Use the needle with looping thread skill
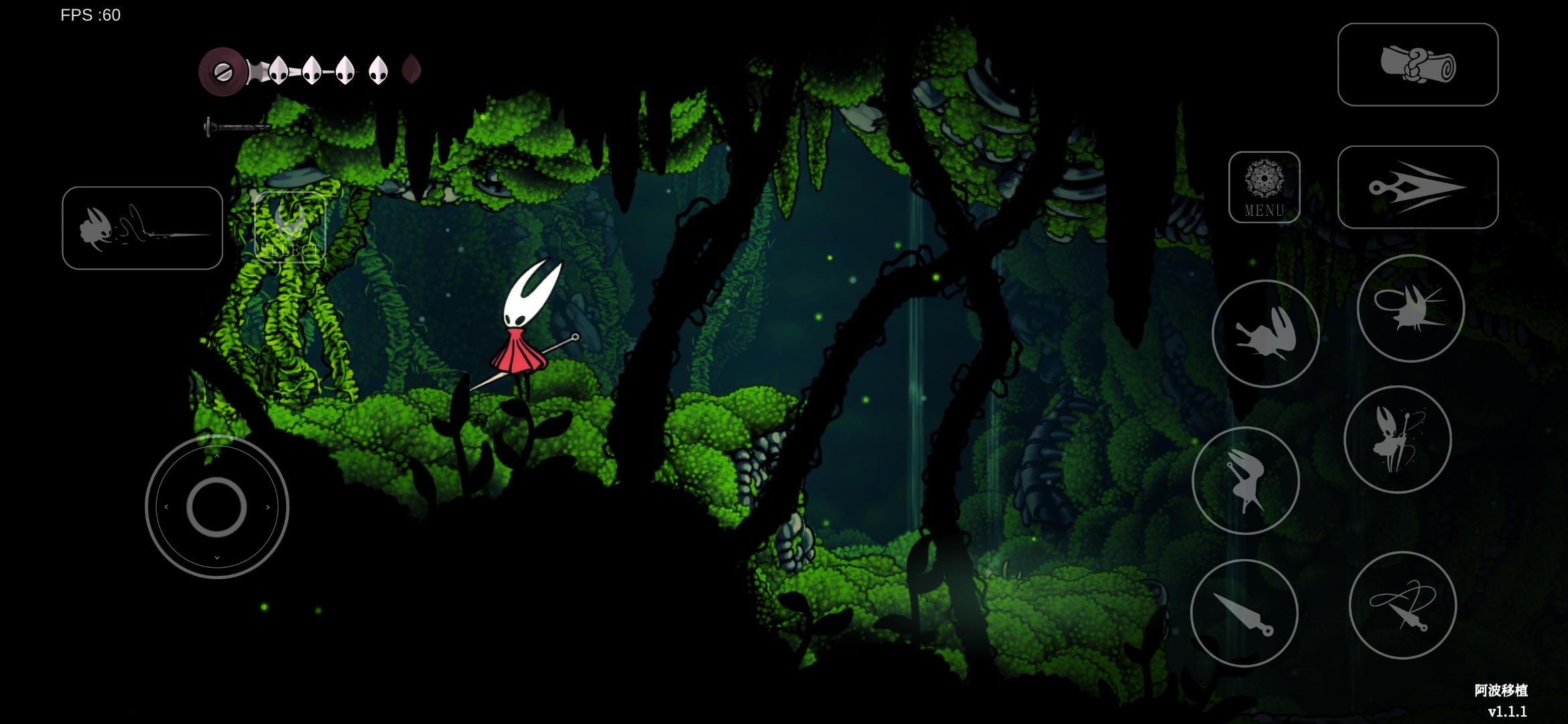1568x724 pixels. [1402, 605]
